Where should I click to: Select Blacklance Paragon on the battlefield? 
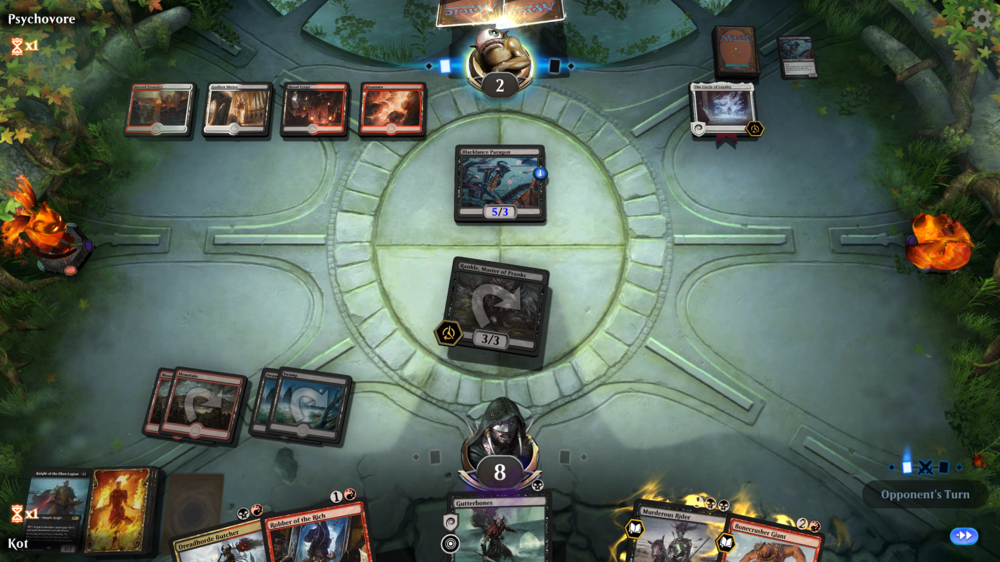point(500,182)
